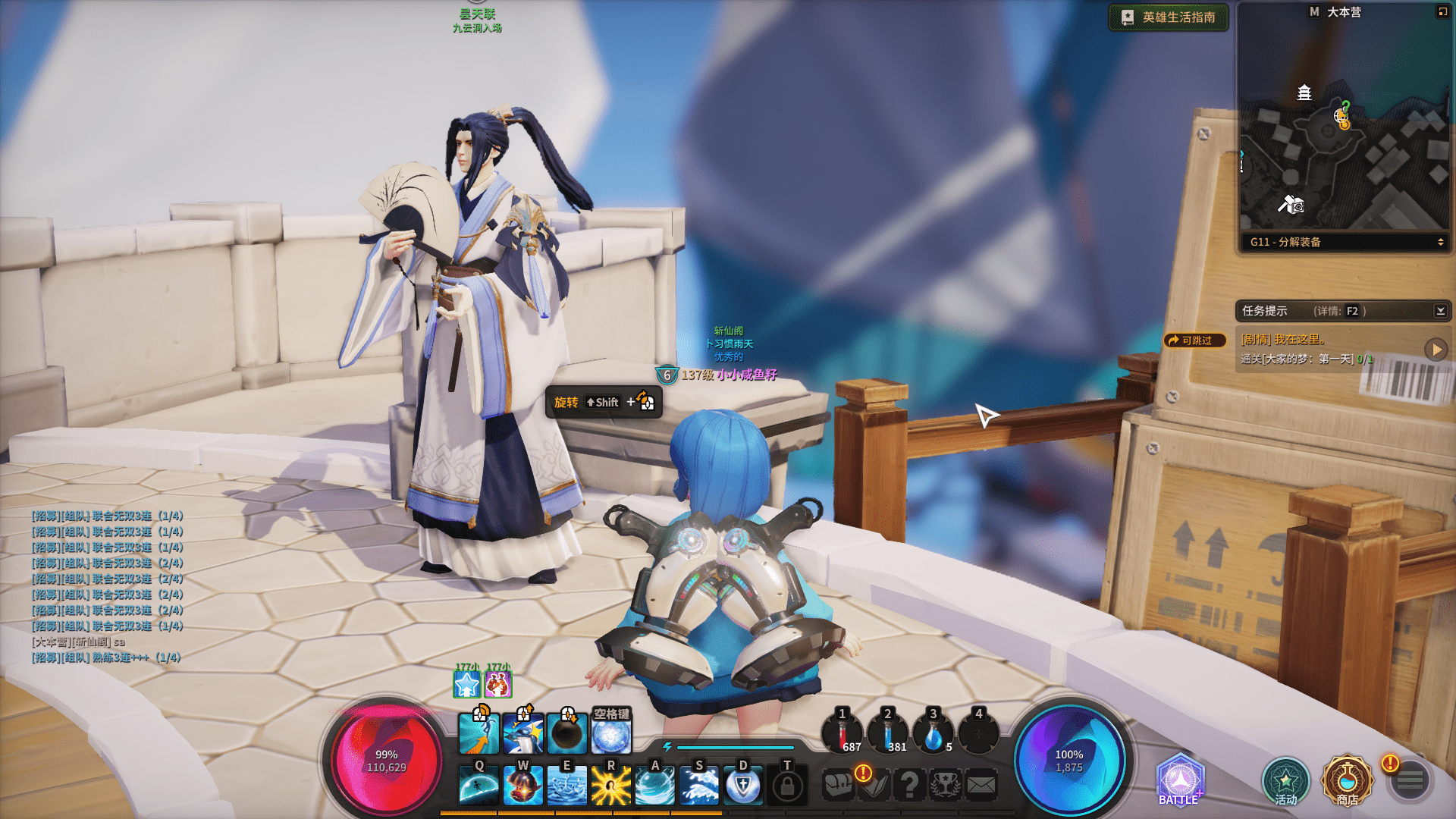Open the 活动 events menu
This screenshot has width=1456, height=819.
[1285, 782]
